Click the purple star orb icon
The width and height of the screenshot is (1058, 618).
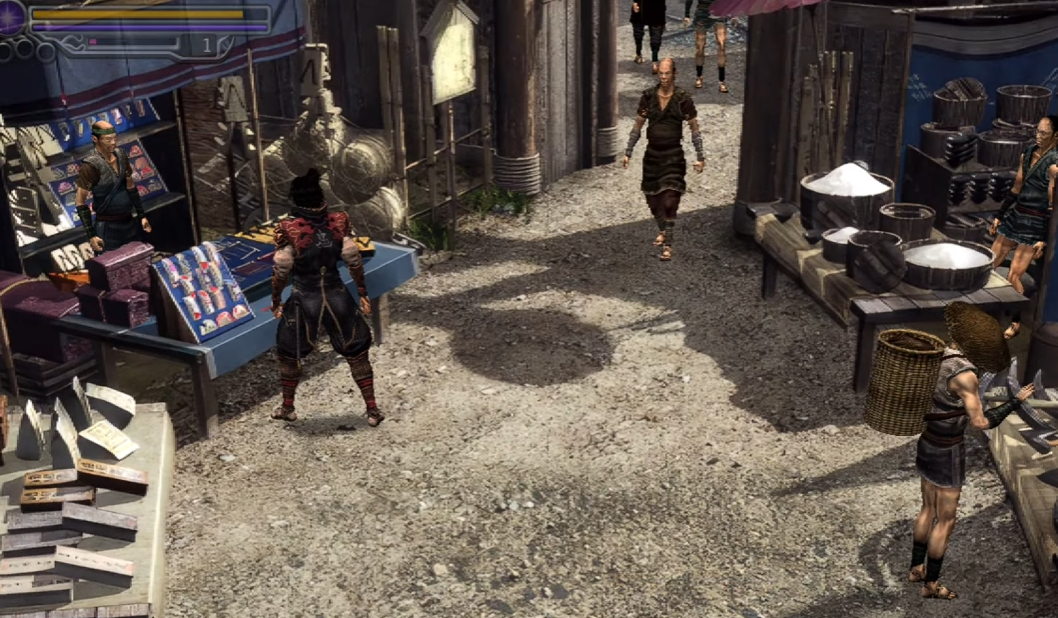point(11,17)
